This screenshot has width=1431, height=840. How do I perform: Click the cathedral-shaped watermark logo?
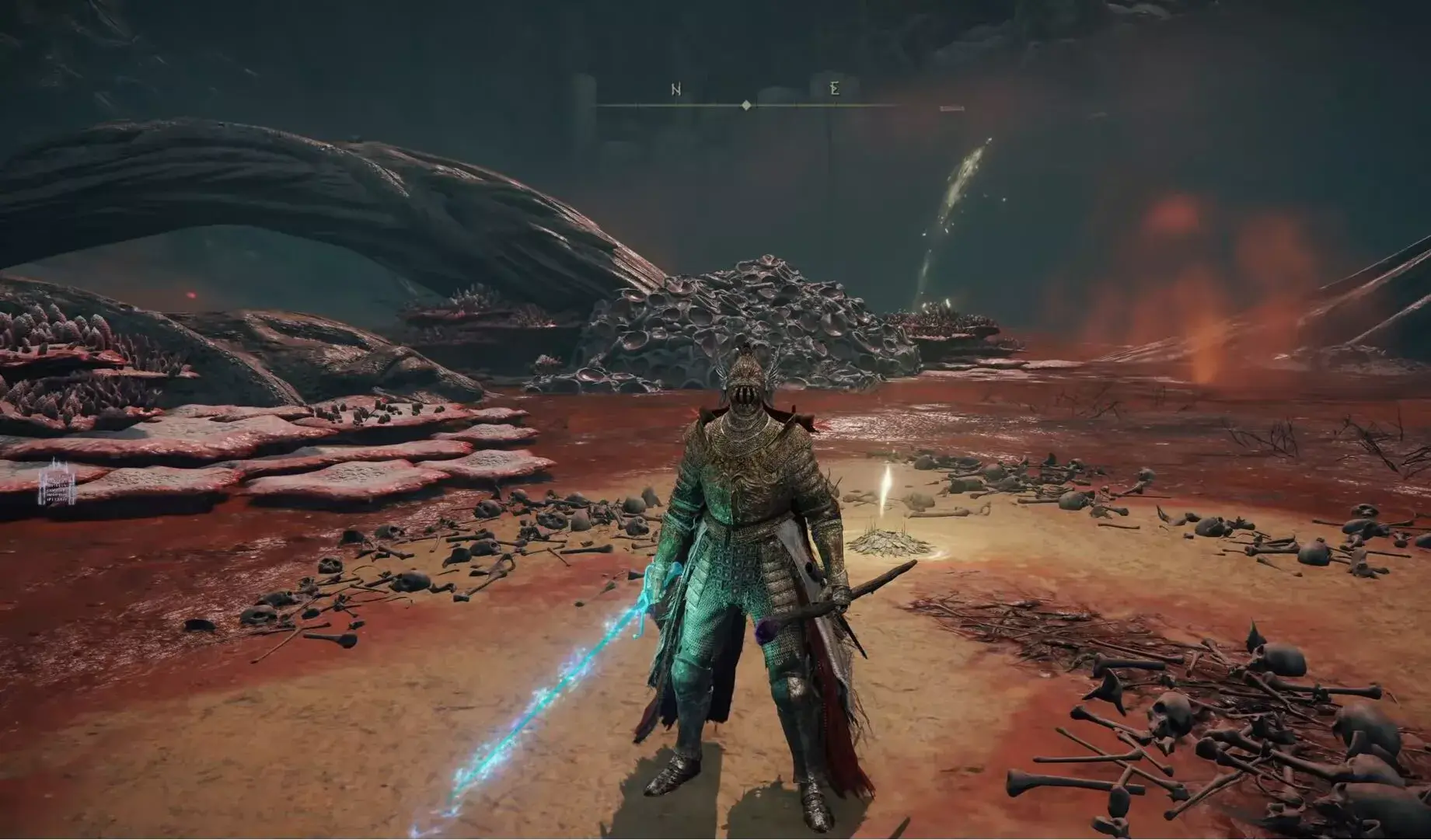58,483
